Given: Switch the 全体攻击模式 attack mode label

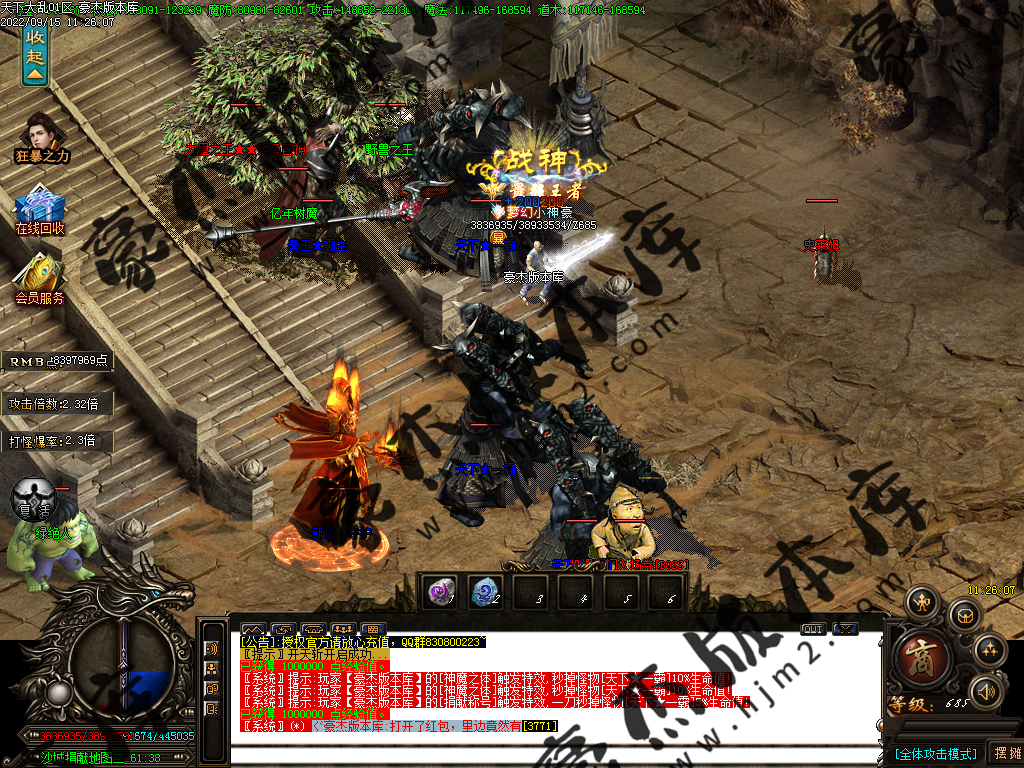Looking at the screenshot, I should pyautogui.click(x=935, y=753).
